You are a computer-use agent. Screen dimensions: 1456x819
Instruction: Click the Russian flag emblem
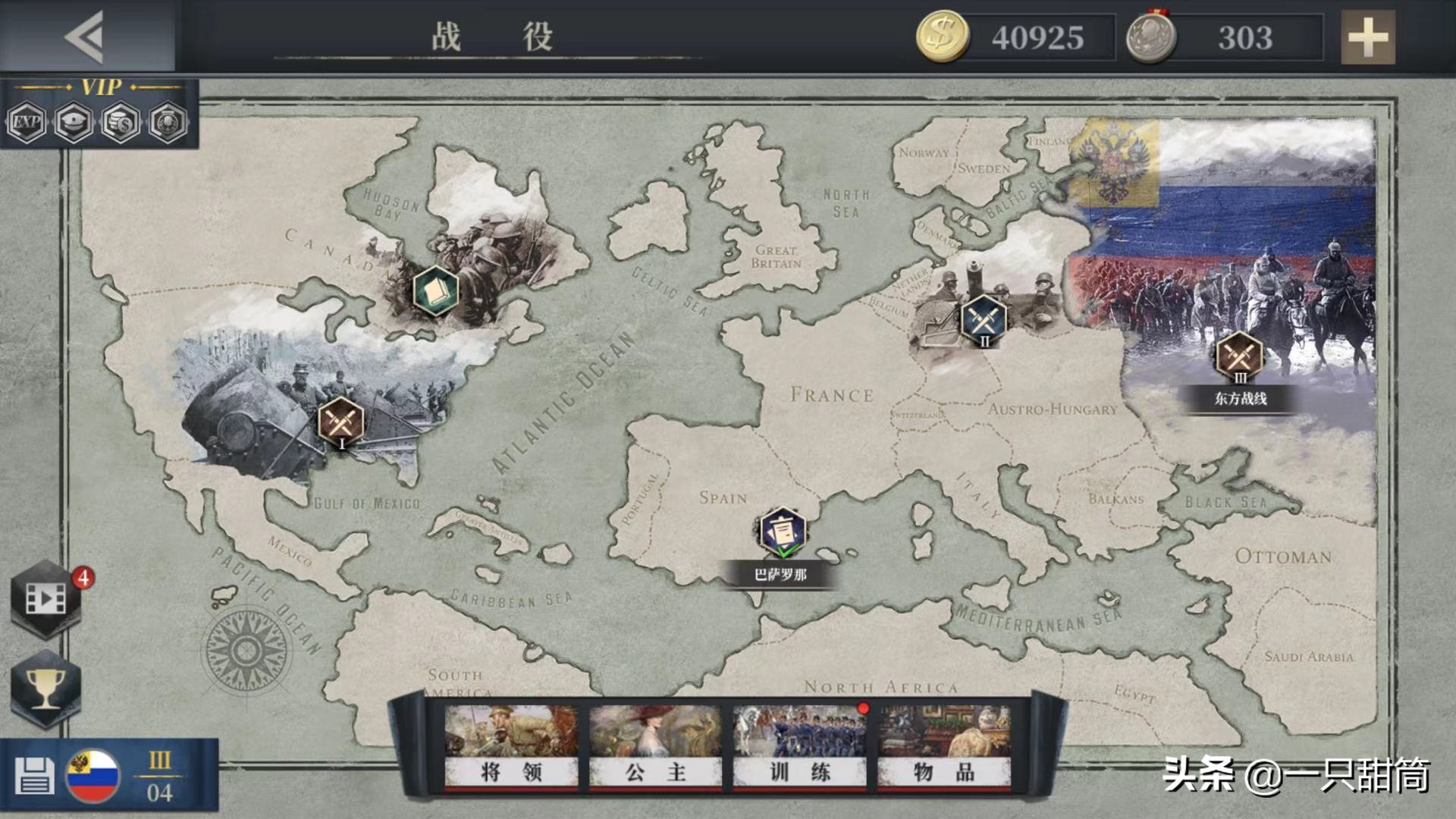(x=93, y=776)
